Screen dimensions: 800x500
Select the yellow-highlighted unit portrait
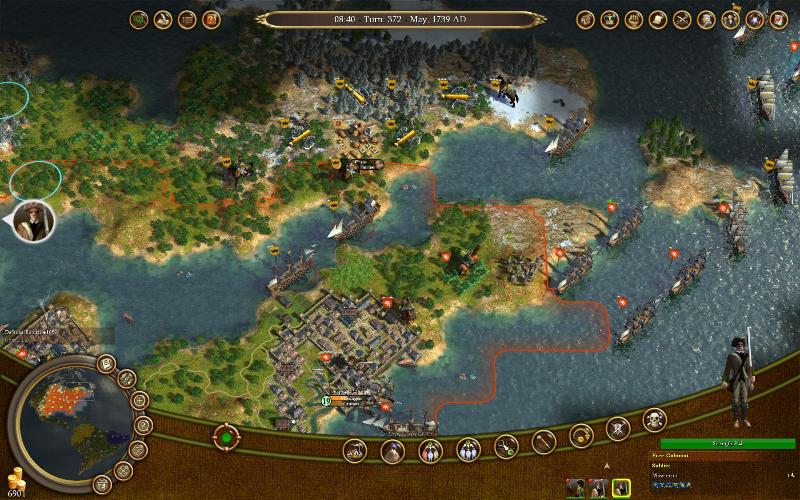click(x=621, y=487)
